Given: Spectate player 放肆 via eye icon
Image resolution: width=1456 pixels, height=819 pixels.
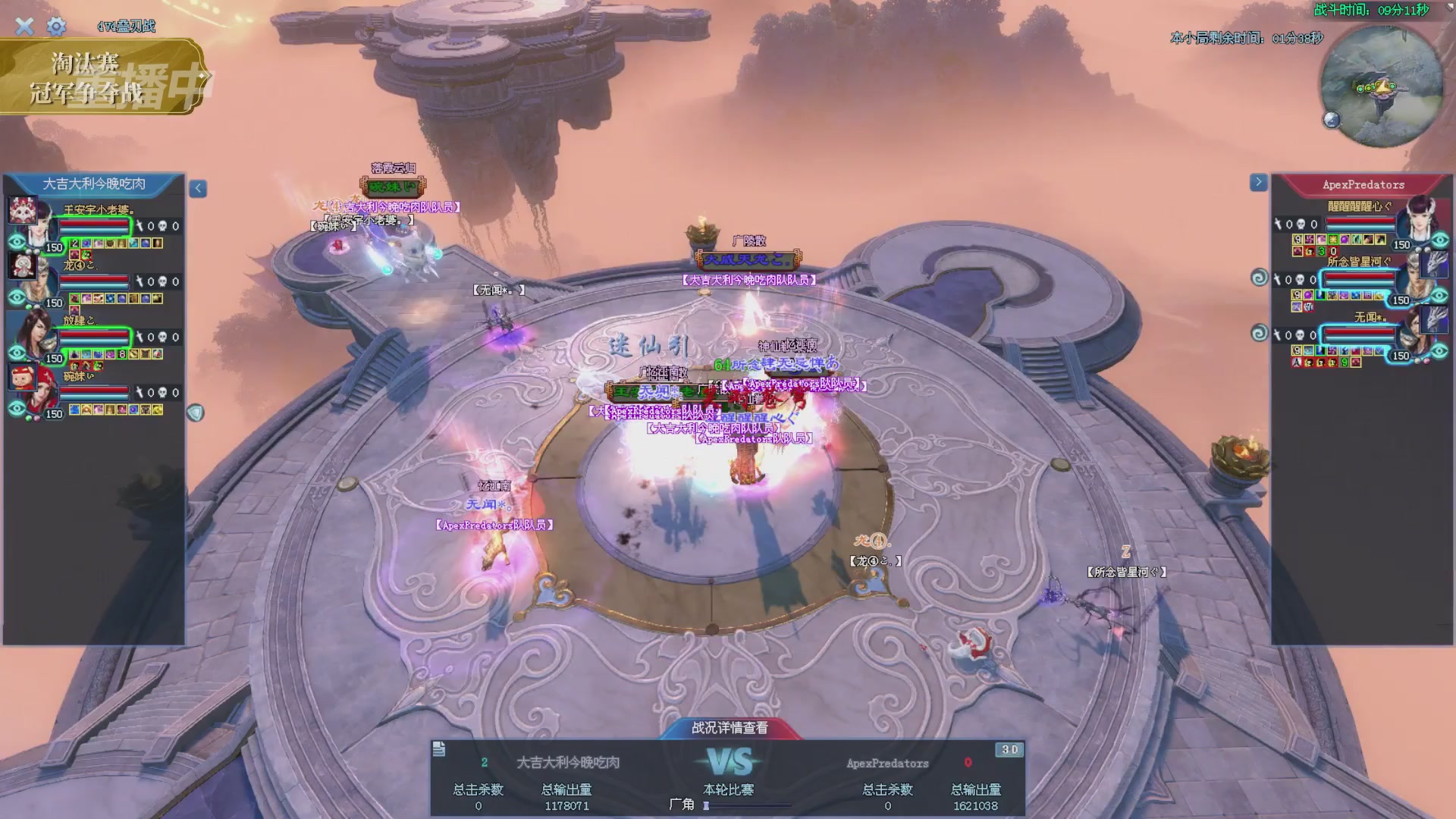Looking at the screenshot, I should (17, 353).
